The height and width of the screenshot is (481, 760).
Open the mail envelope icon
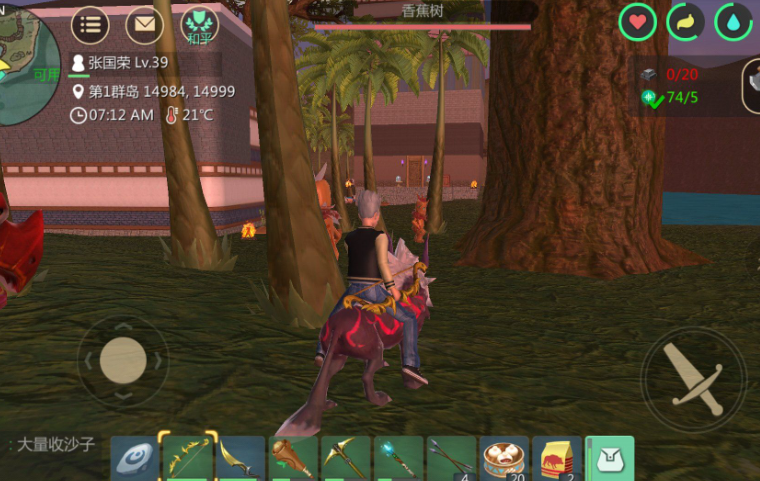pyautogui.click(x=145, y=24)
